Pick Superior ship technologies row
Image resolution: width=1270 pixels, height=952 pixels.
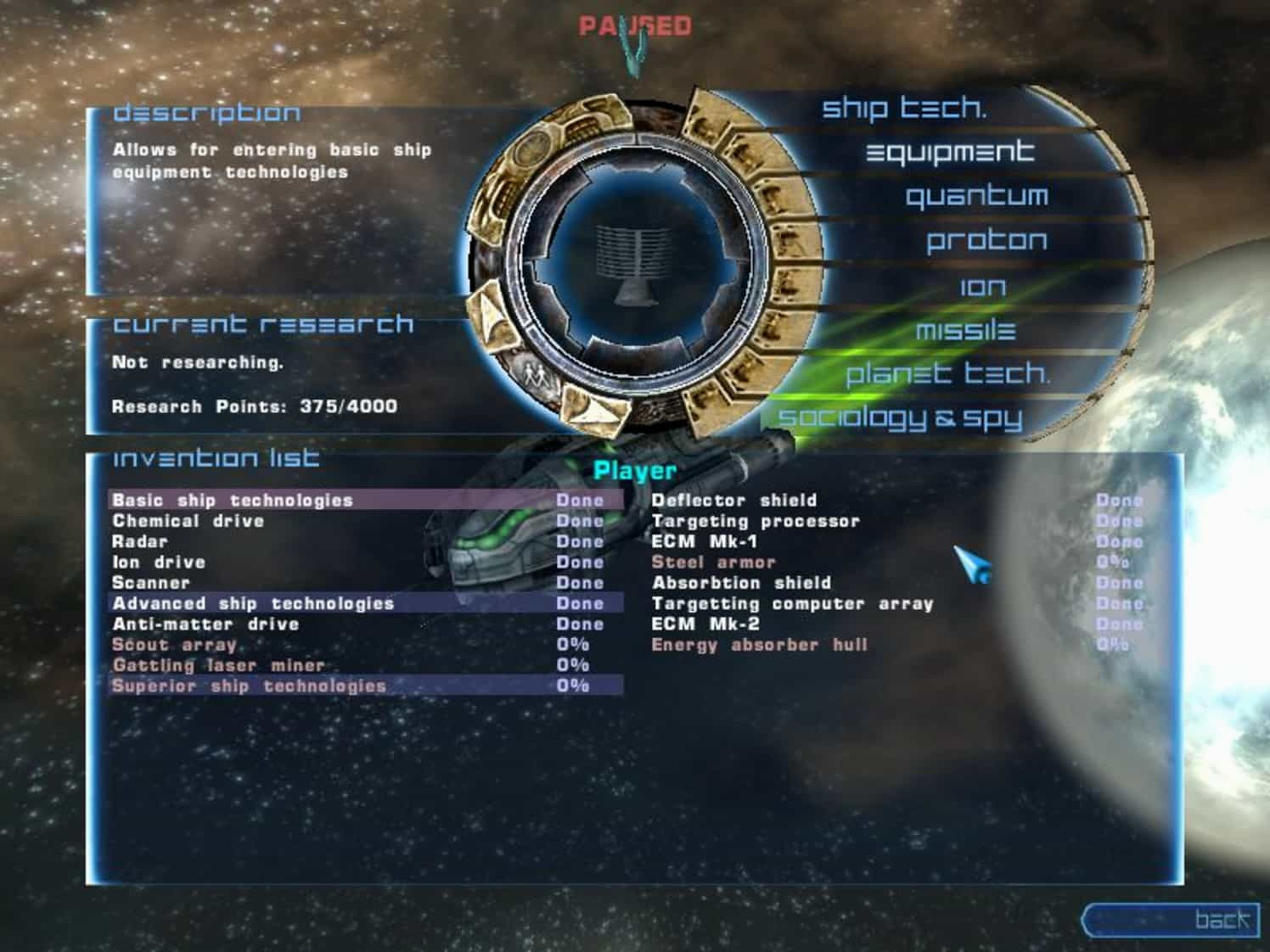point(249,686)
